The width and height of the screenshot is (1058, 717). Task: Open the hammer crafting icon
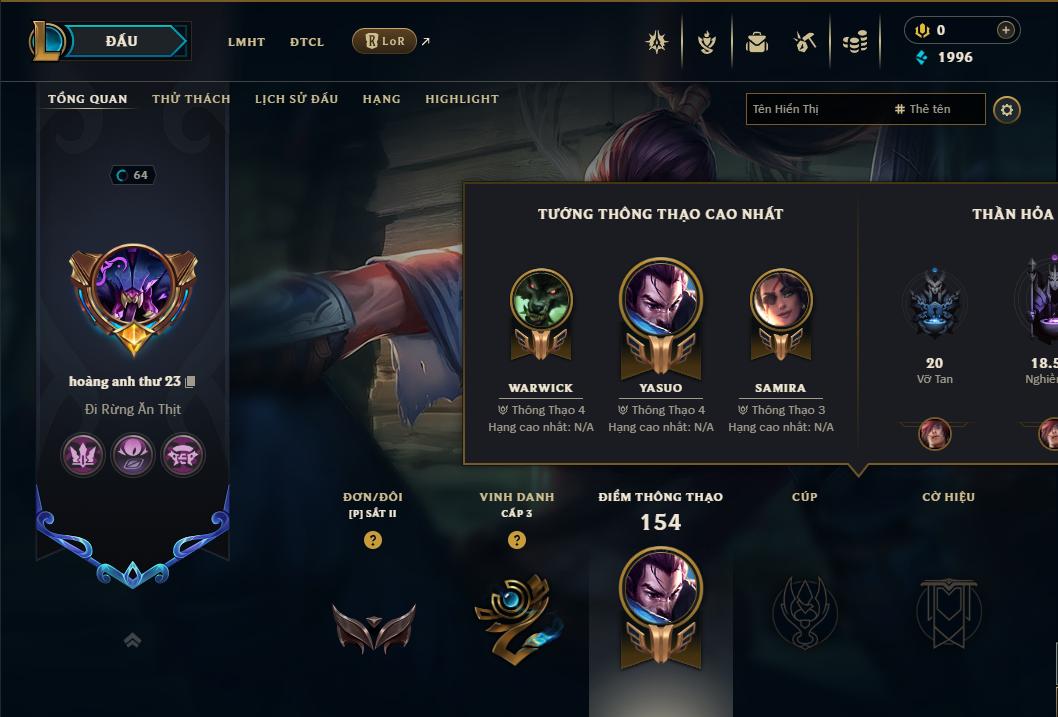click(x=805, y=42)
